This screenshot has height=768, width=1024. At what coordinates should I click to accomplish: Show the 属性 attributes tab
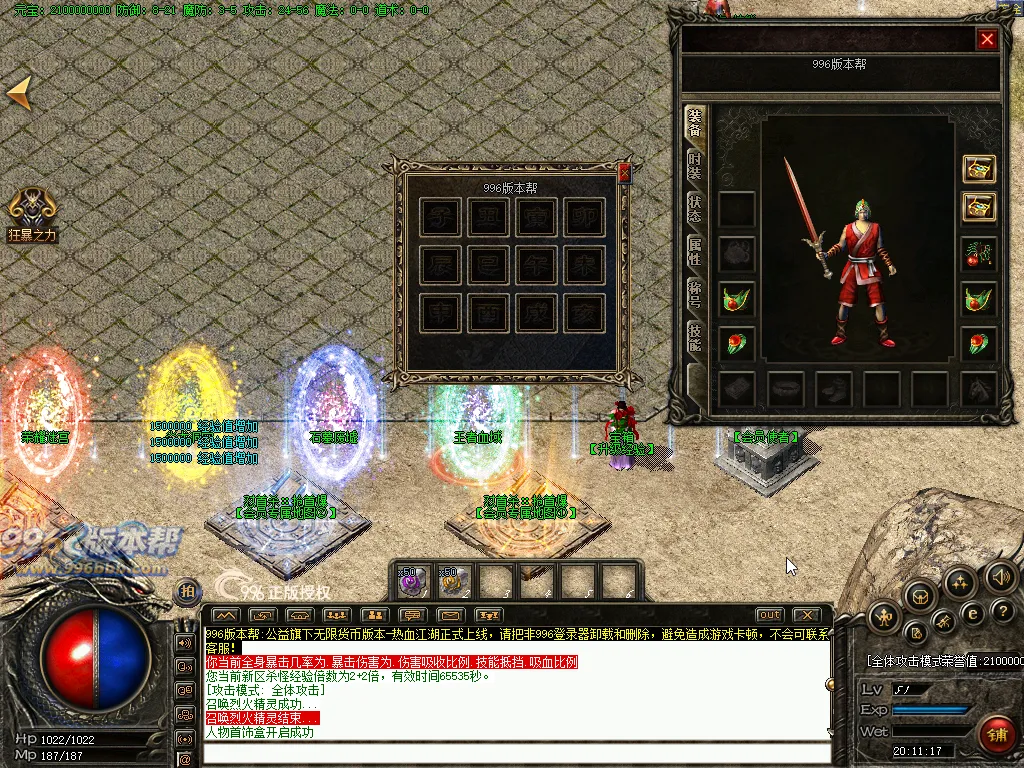tap(694, 252)
